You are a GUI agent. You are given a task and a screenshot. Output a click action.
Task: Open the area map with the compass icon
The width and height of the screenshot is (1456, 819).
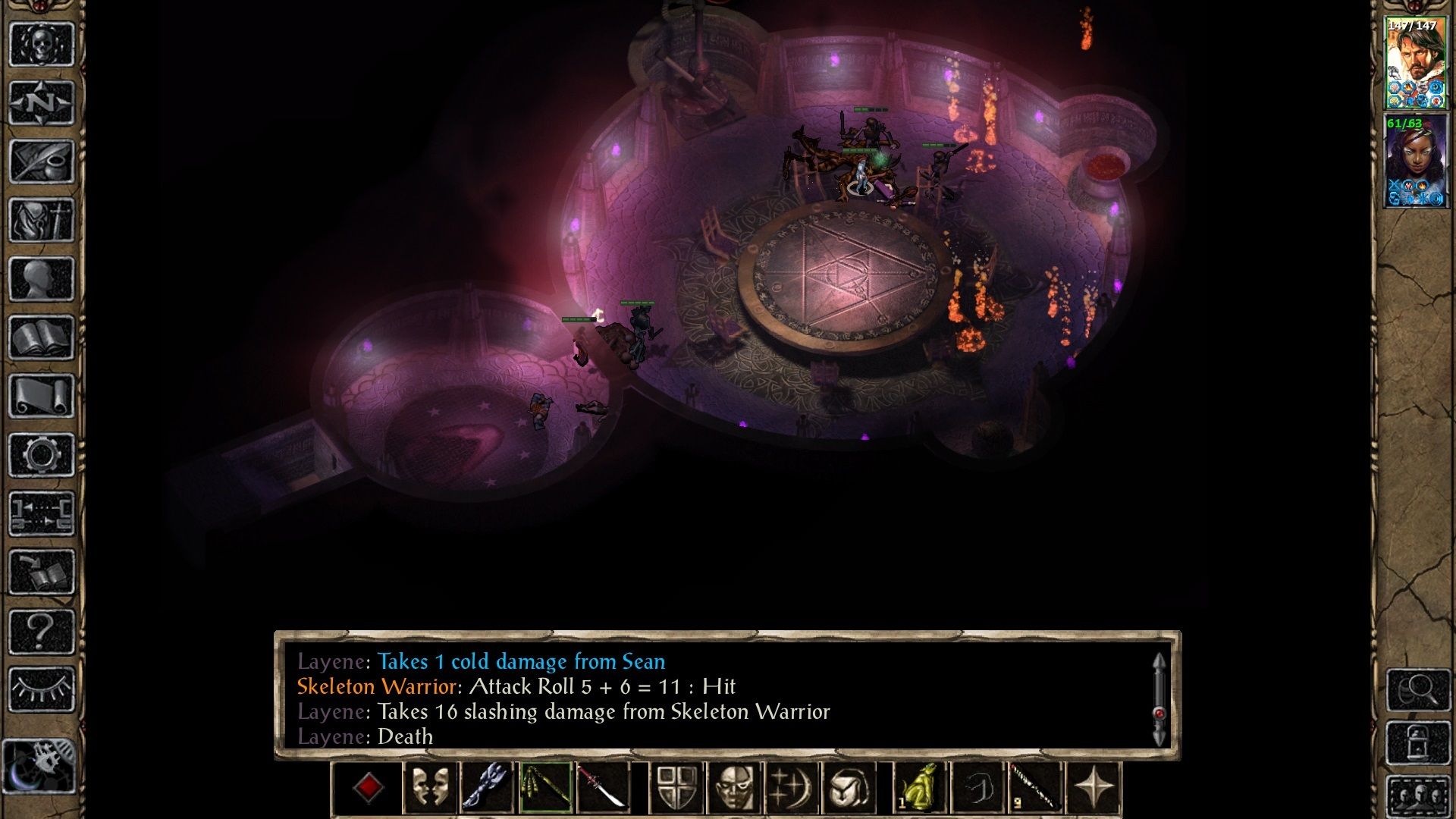pos(42,102)
